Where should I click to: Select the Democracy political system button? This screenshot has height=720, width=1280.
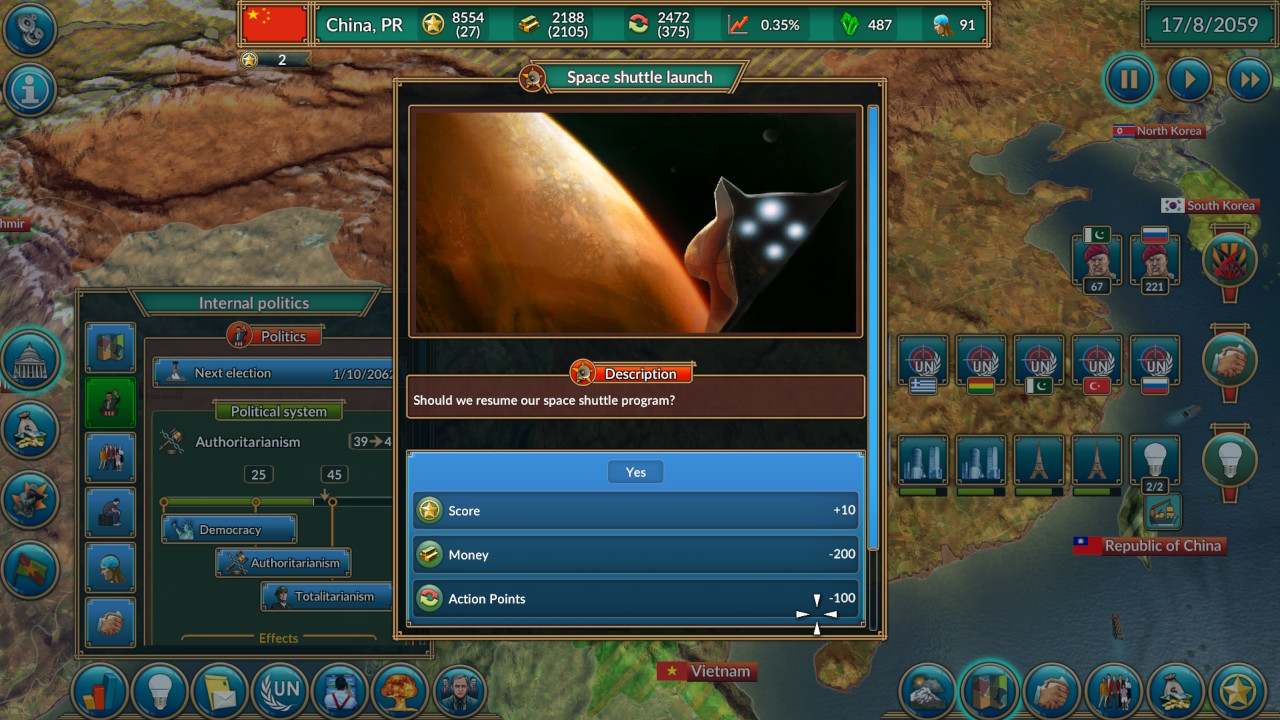pos(228,529)
